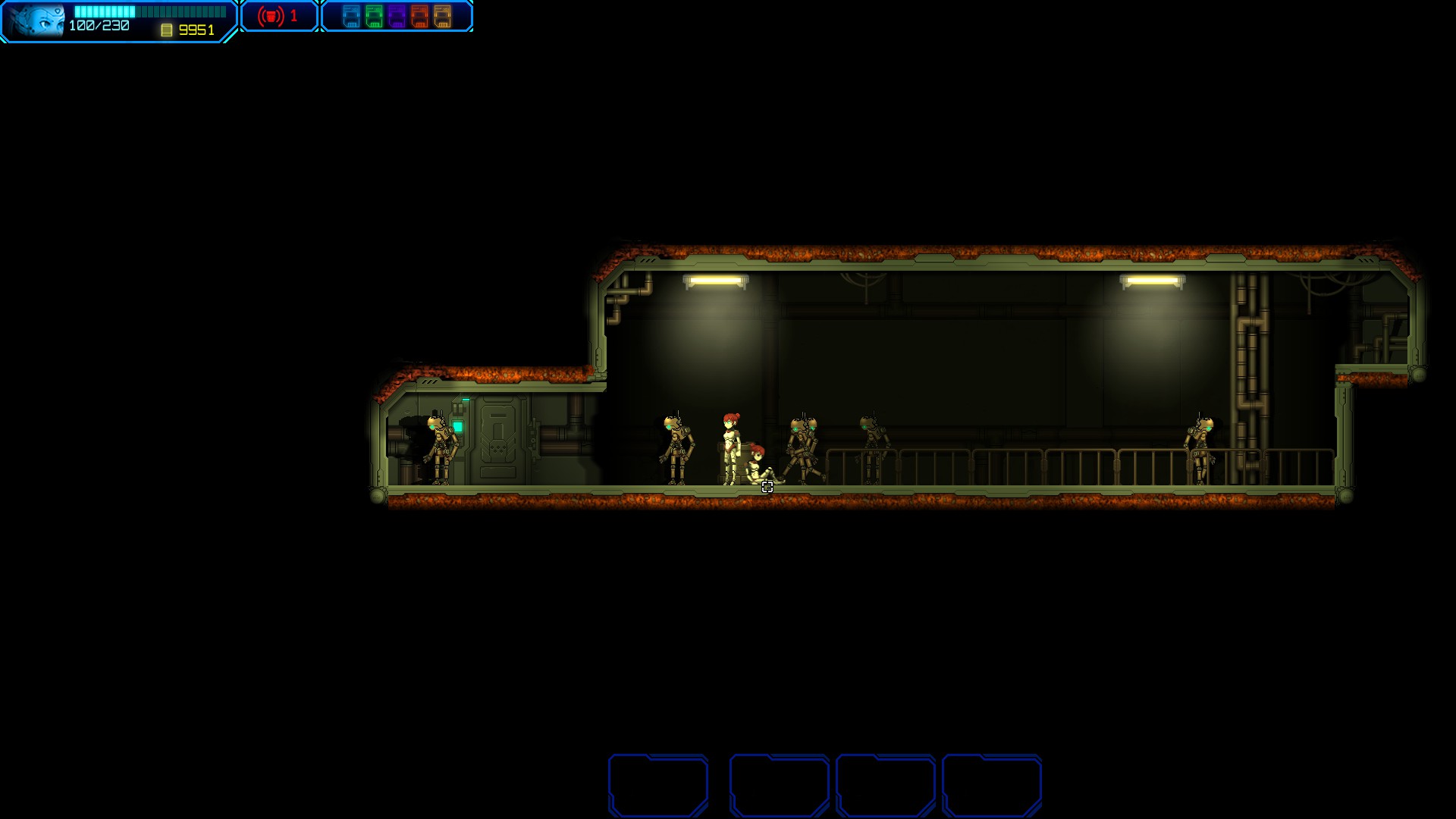Choose the blue keycard icon
Image resolution: width=1456 pixels, height=819 pixels.
(351, 16)
